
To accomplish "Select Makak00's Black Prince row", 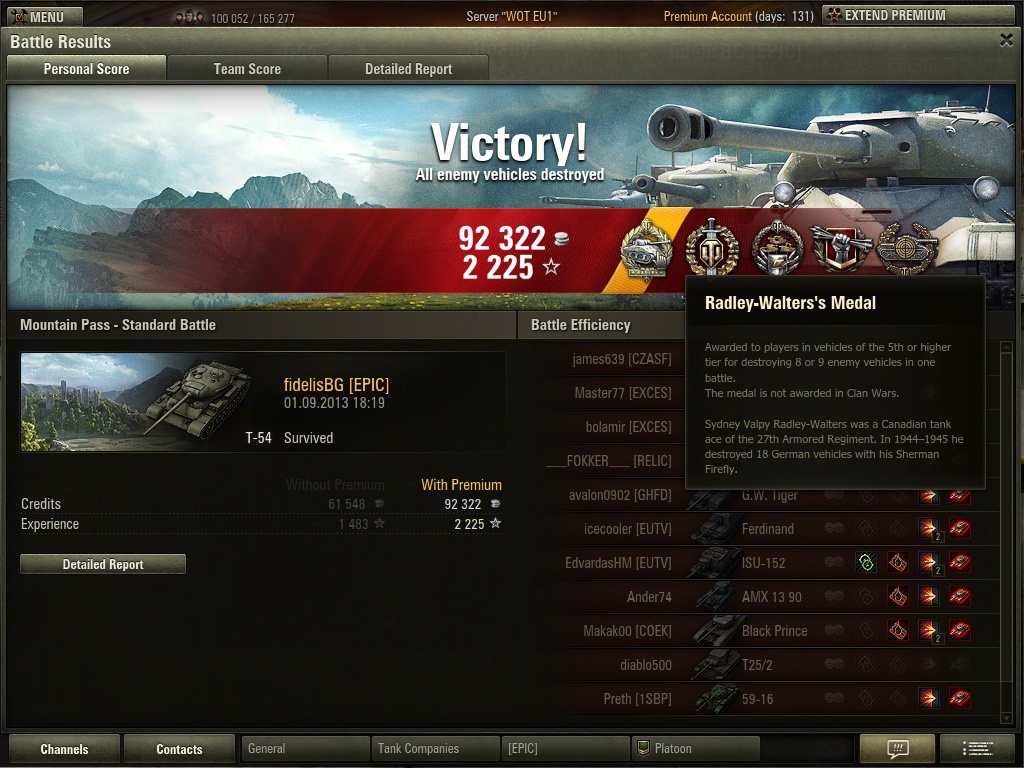I will click(760, 631).
